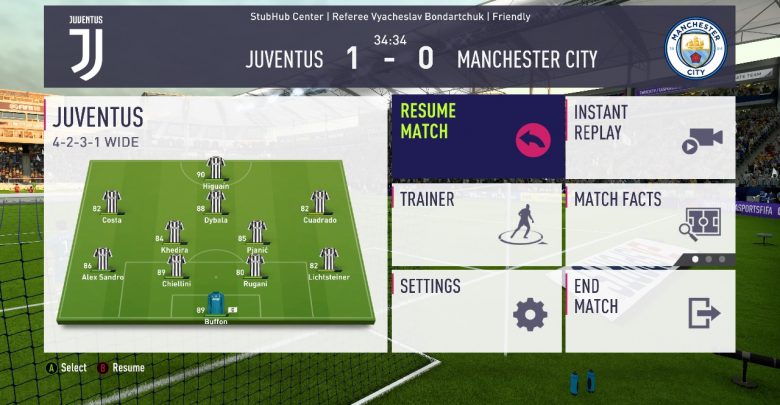
Task: Show the Match Facts panel
Action: point(650,224)
